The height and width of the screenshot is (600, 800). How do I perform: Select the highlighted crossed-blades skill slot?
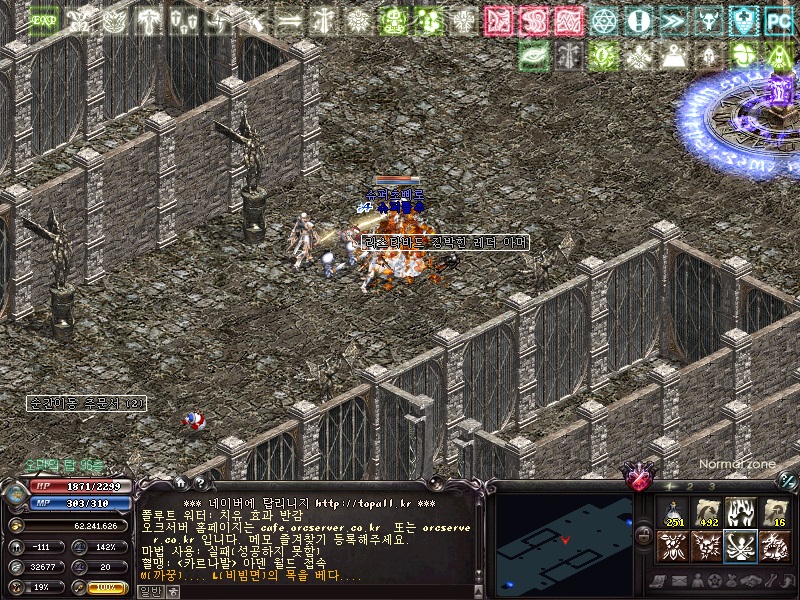(741, 546)
